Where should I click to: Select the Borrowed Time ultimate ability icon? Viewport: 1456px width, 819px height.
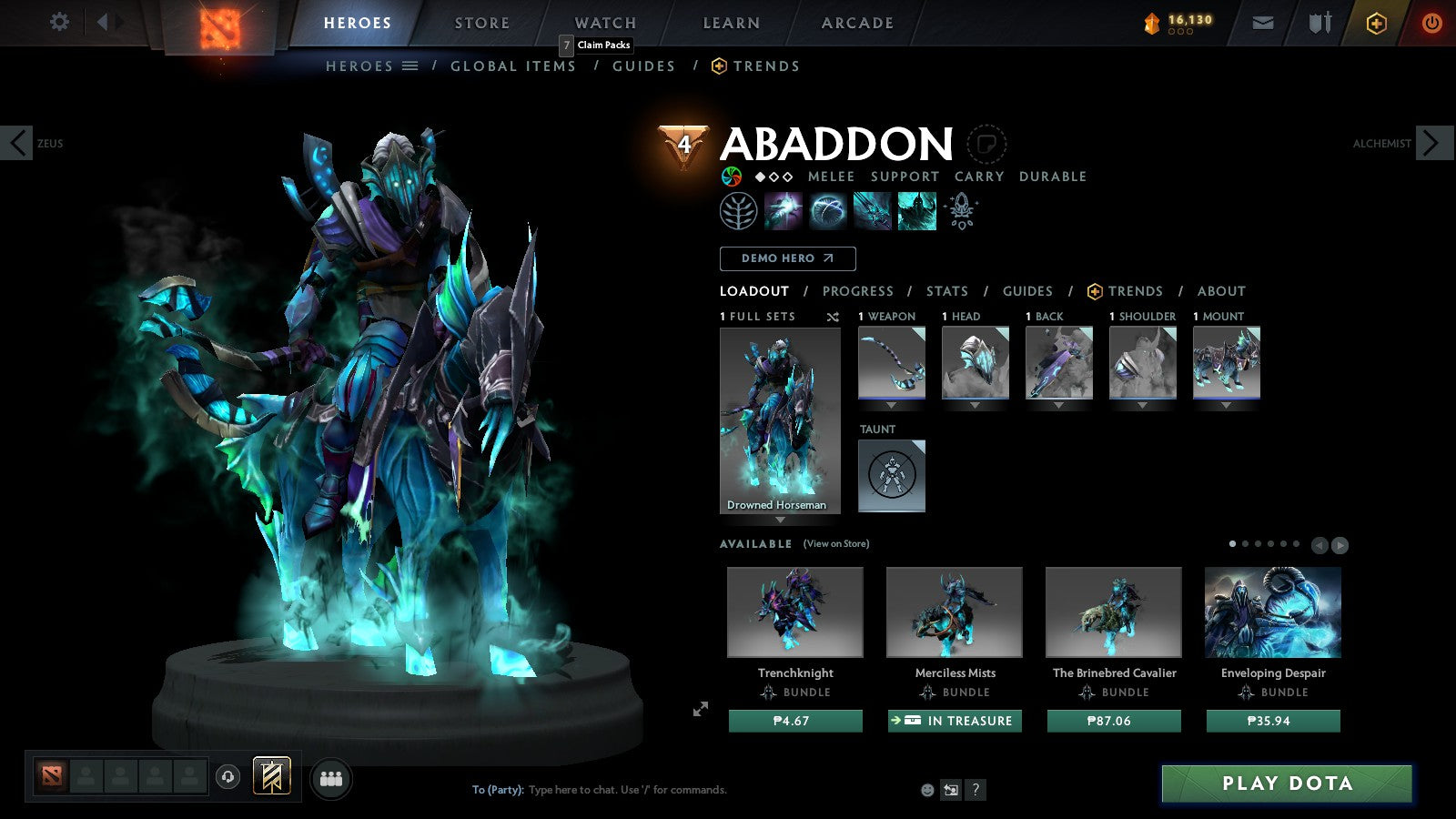[917, 210]
